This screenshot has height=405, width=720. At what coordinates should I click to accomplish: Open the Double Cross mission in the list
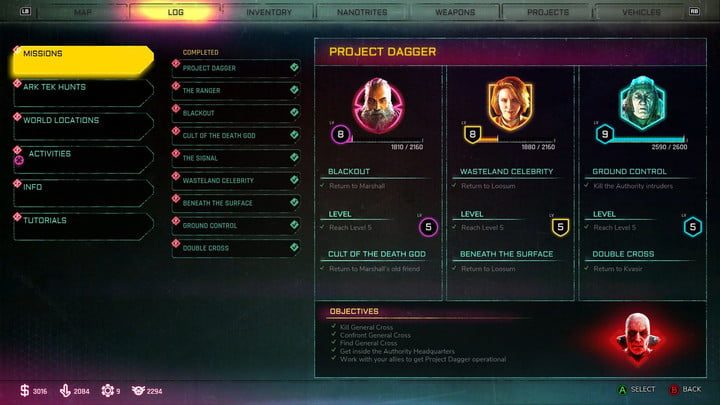pos(236,248)
